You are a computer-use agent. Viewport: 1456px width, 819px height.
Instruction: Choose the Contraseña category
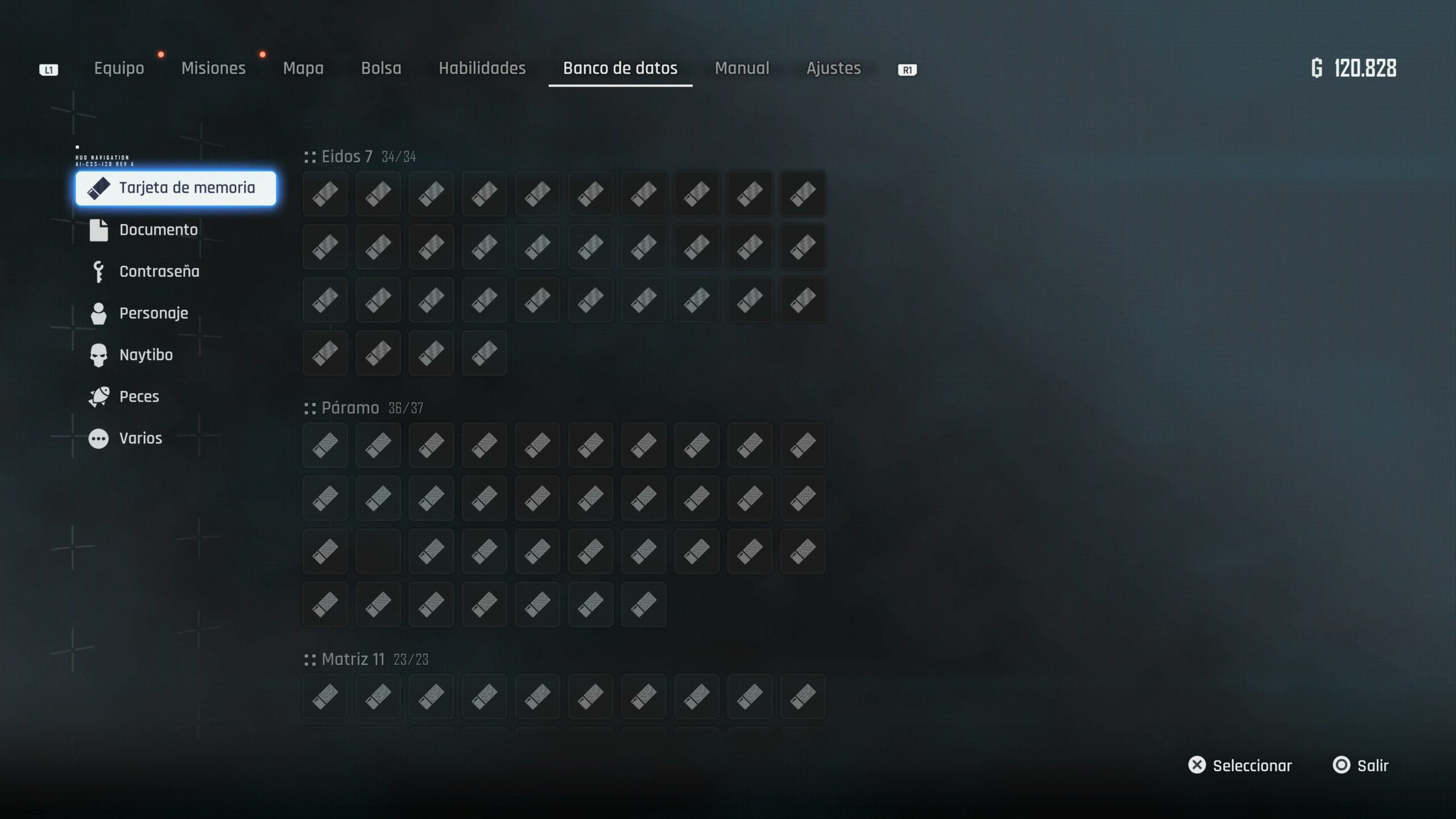click(x=159, y=271)
